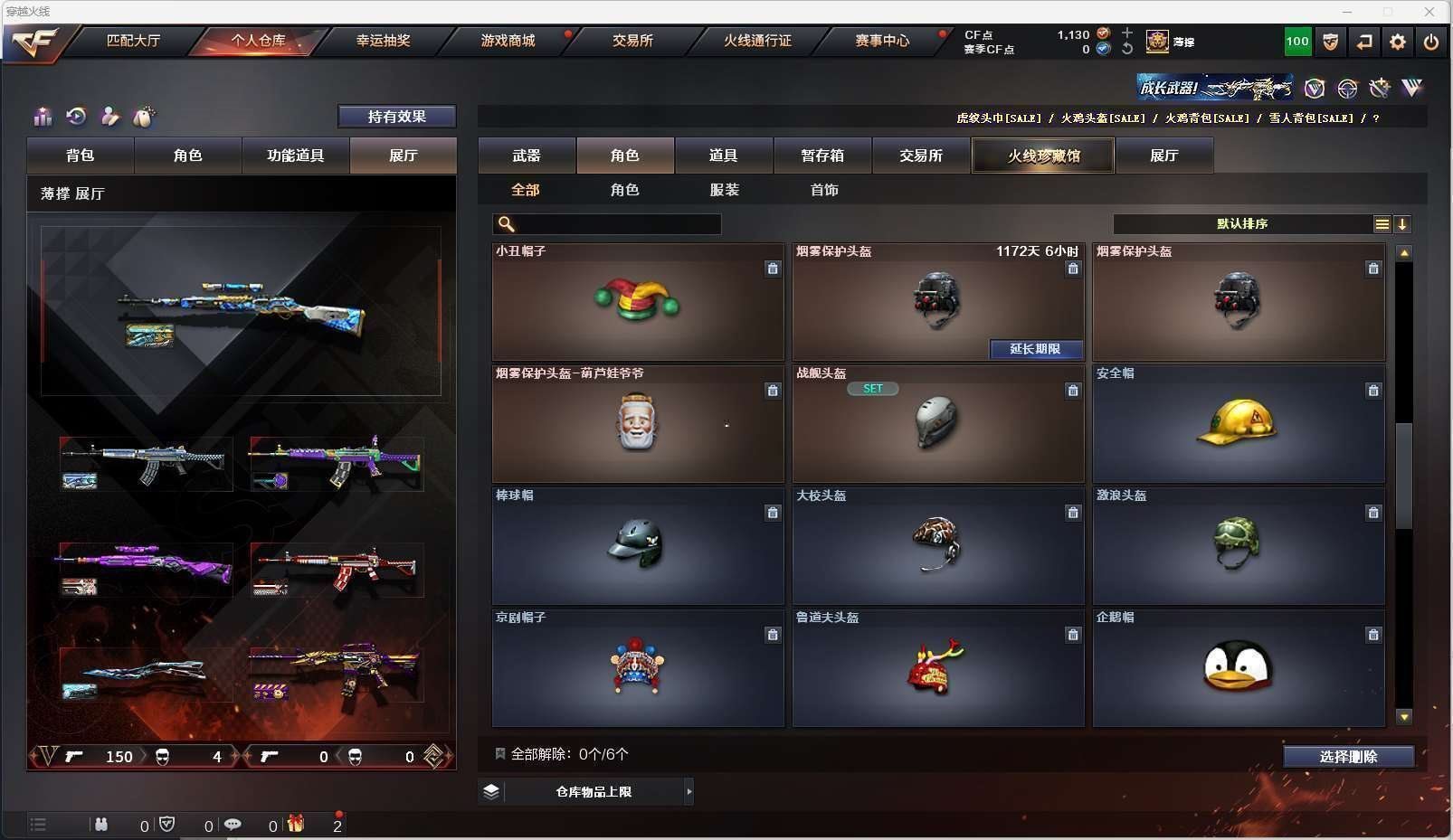Choose the 服装 clothing sub-category
The image size is (1453, 840).
tap(725, 190)
